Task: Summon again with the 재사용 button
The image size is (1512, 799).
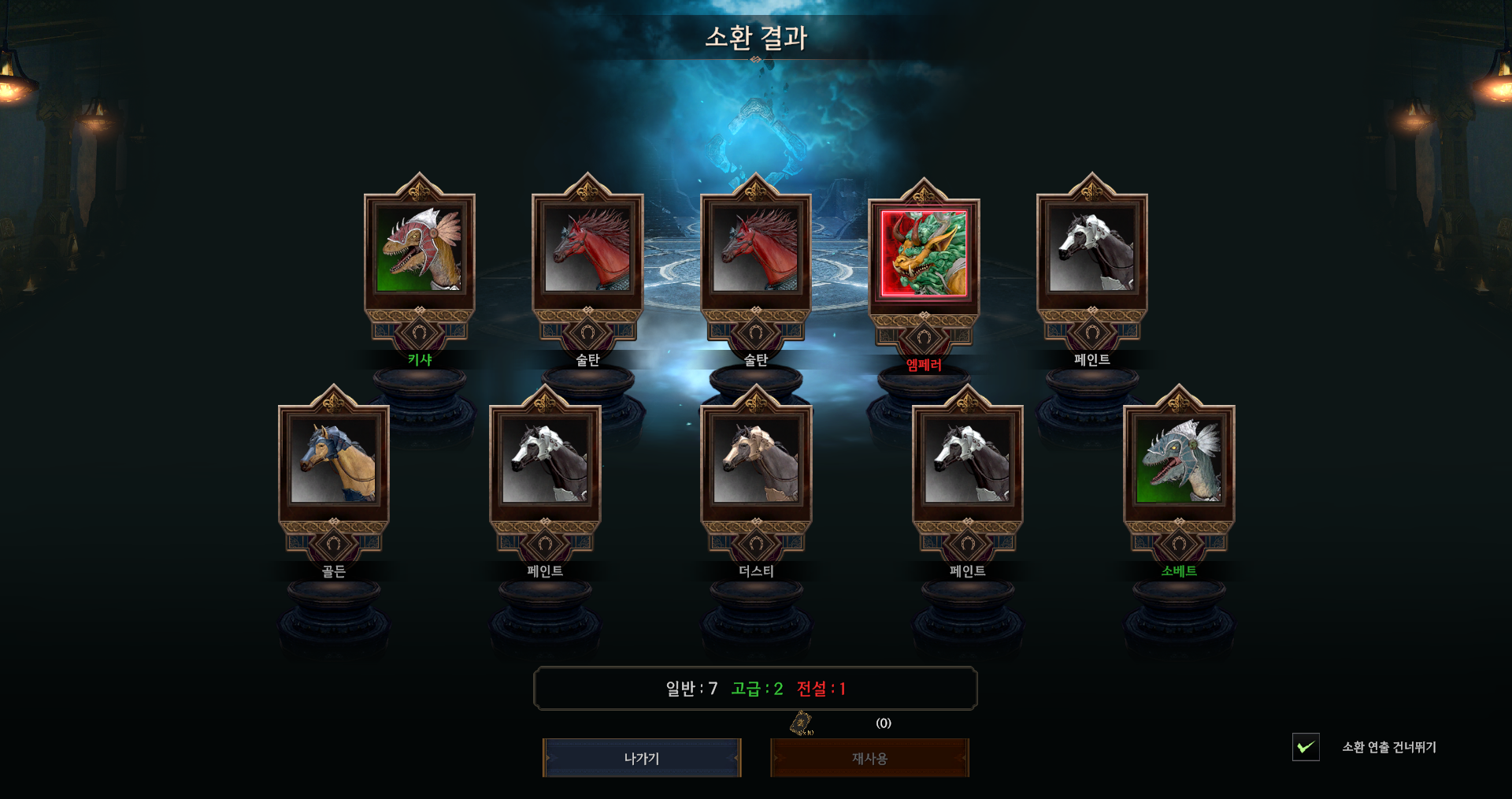Action: point(869,758)
